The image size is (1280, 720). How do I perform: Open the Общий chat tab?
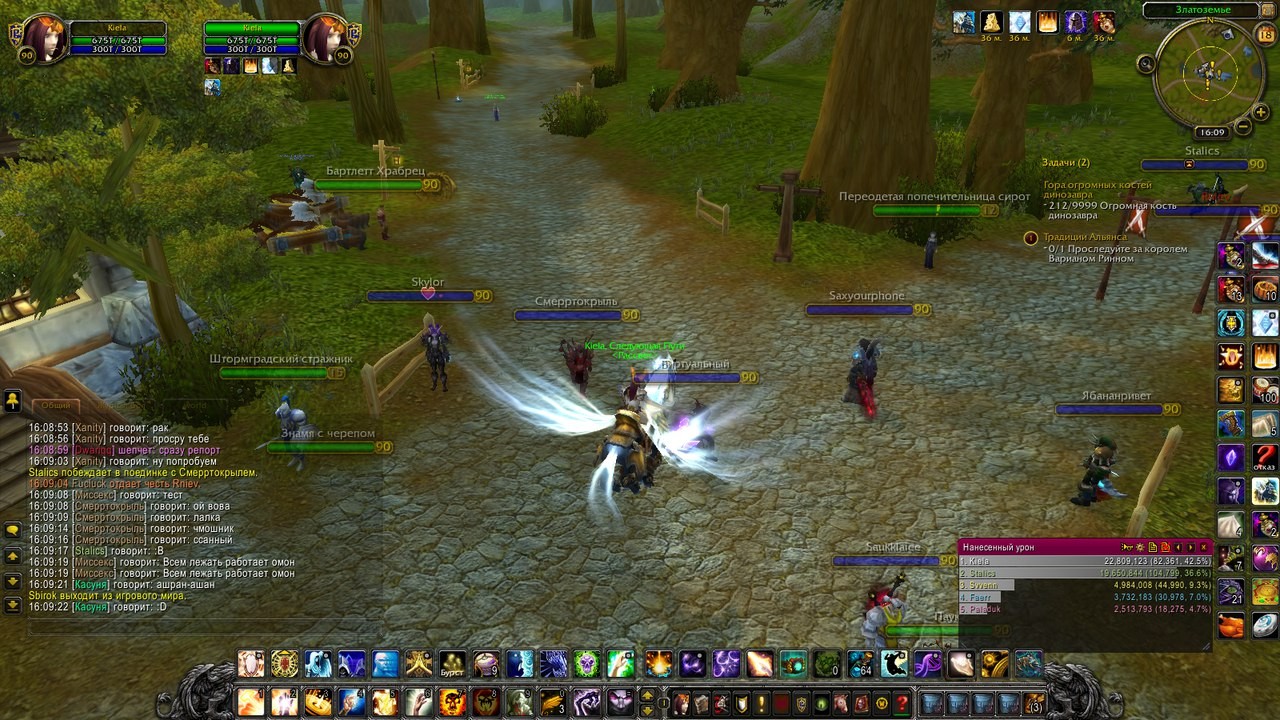pyautogui.click(x=56, y=405)
